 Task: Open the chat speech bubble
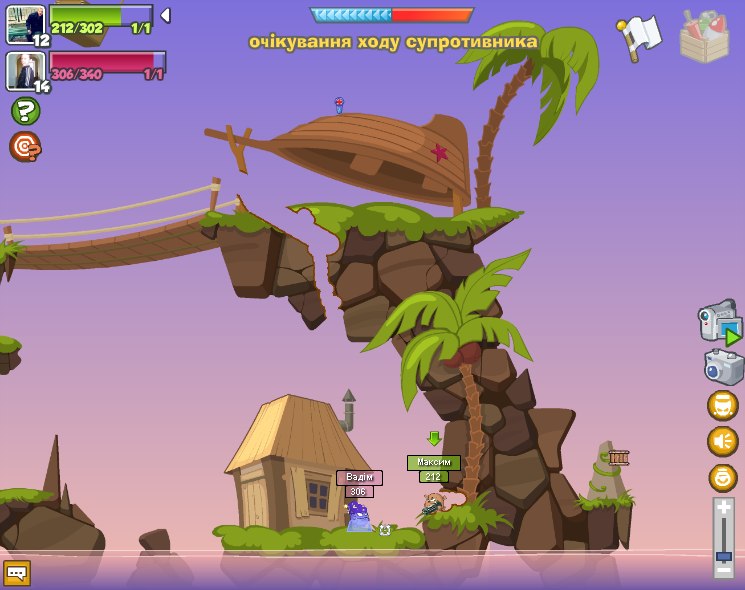point(17,572)
